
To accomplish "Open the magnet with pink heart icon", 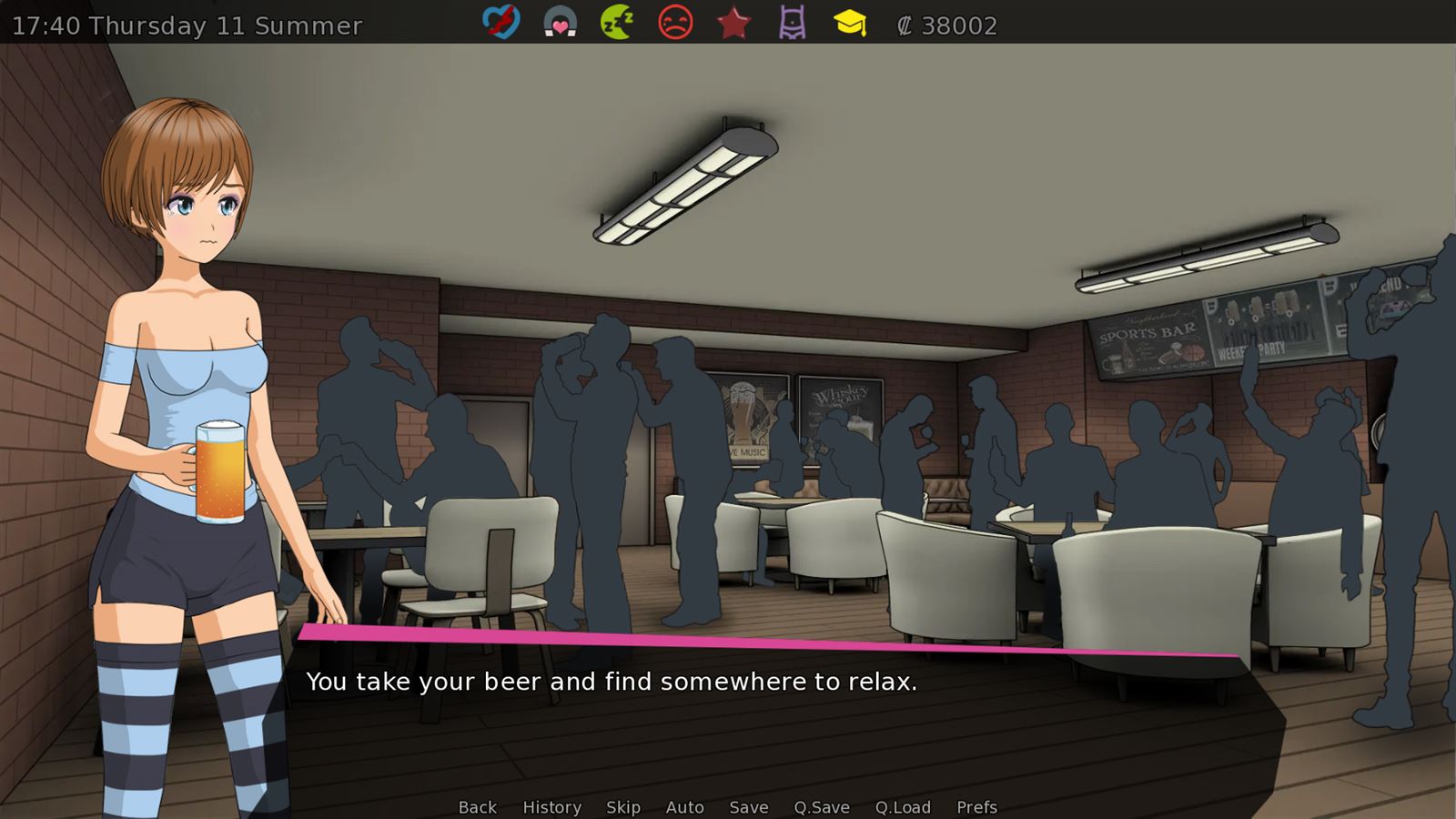I will (560, 23).
